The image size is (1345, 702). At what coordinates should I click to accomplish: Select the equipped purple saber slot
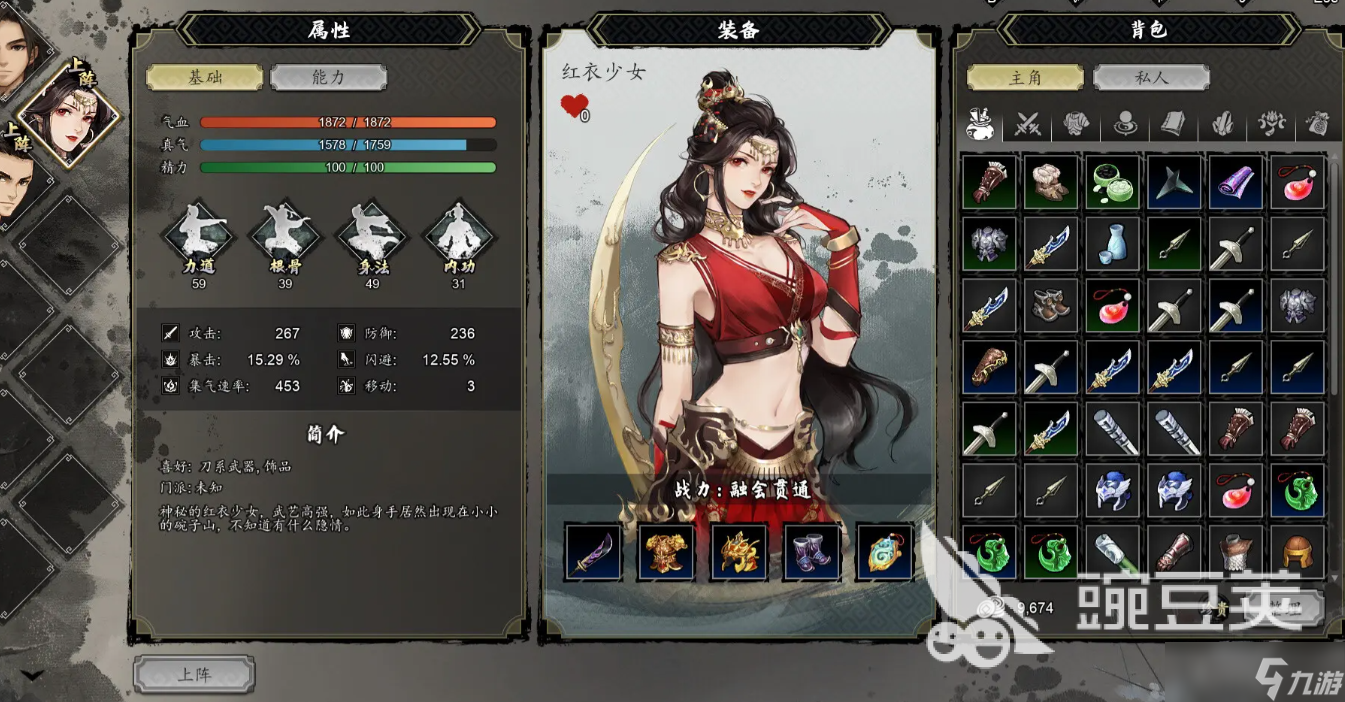593,552
